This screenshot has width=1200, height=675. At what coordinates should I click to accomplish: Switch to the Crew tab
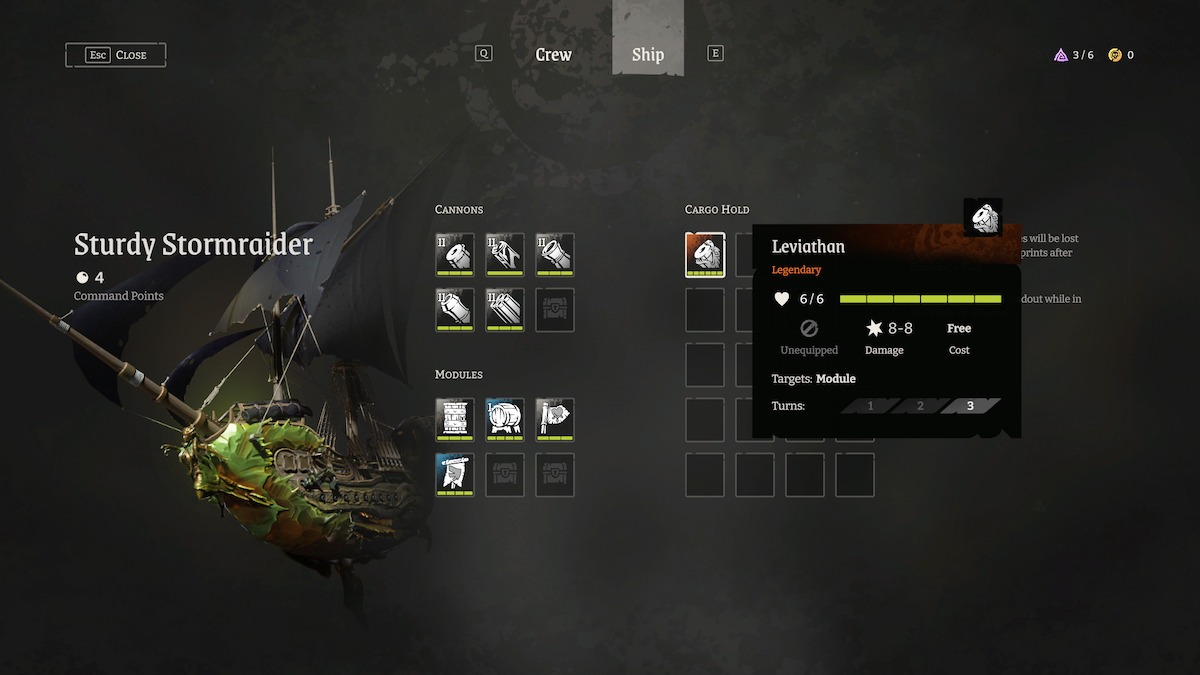[x=553, y=55]
